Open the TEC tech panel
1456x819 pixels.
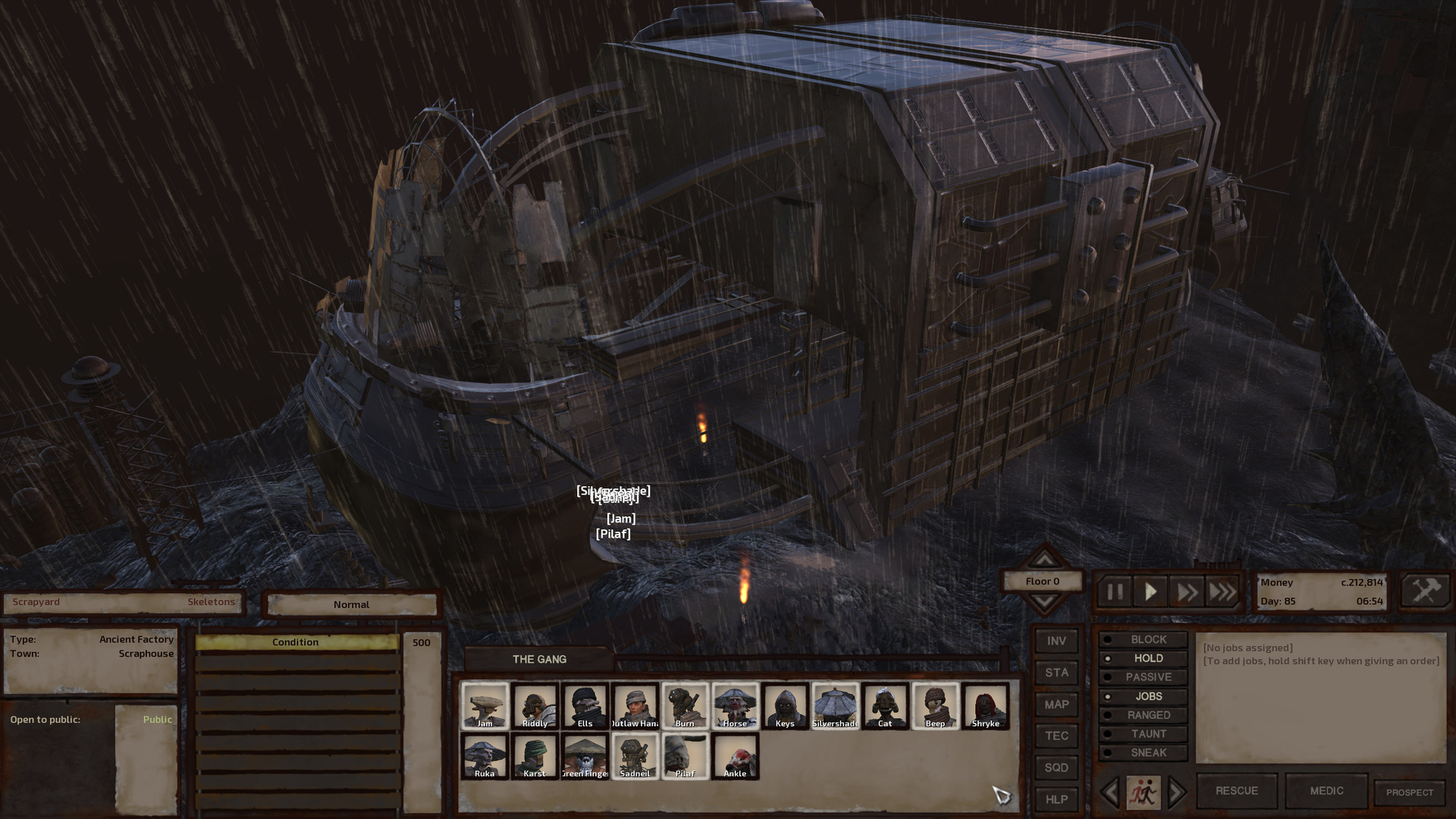point(1056,736)
